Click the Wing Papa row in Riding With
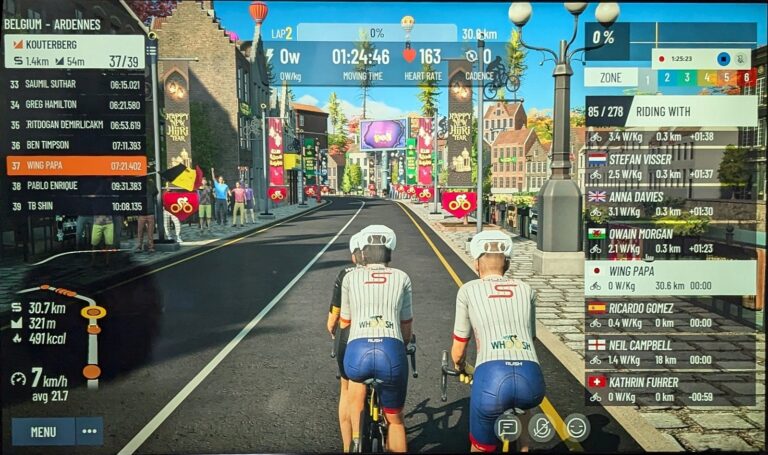This screenshot has height=455, width=768. click(670, 277)
